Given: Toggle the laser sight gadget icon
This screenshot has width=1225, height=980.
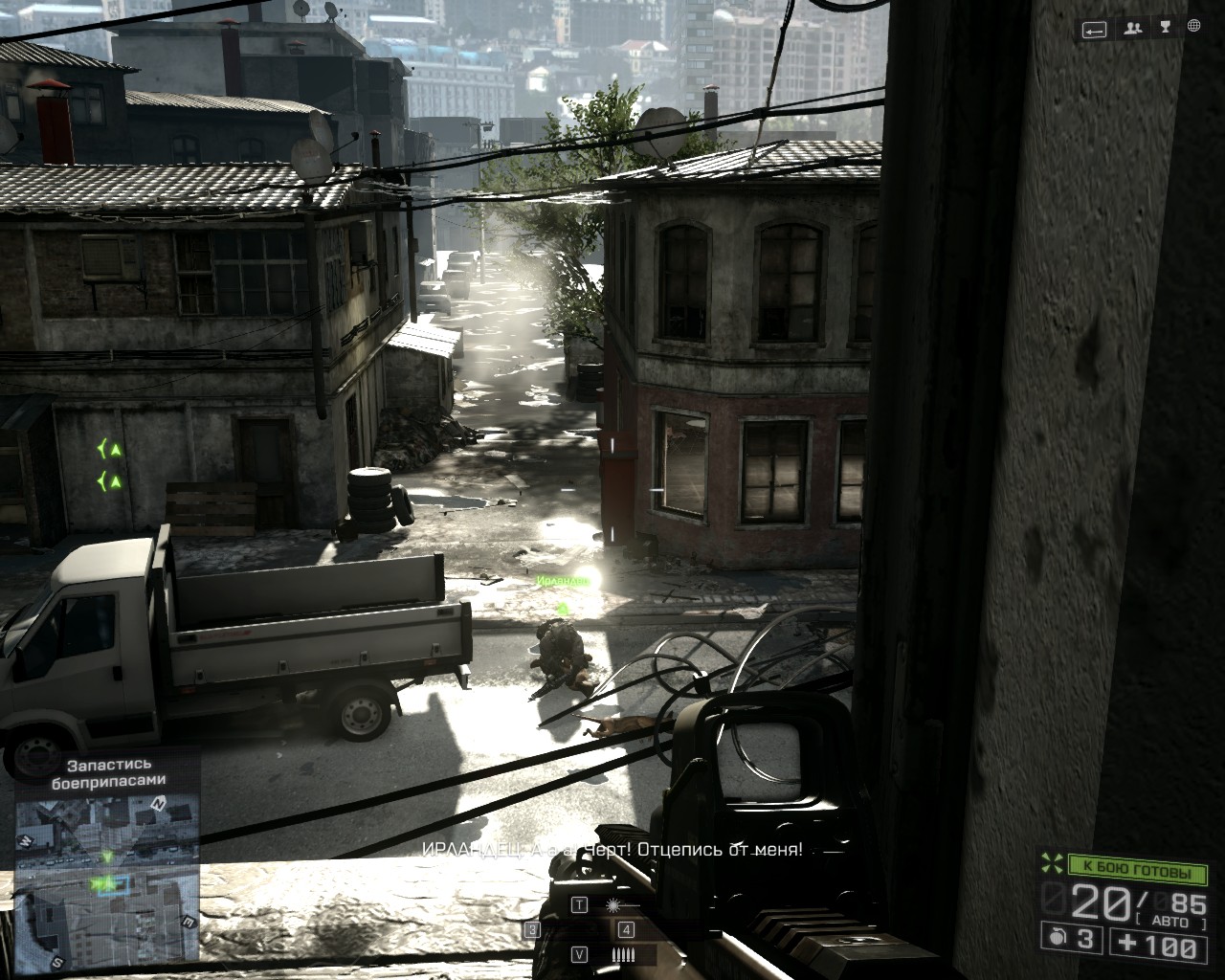Looking at the screenshot, I should [611, 904].
